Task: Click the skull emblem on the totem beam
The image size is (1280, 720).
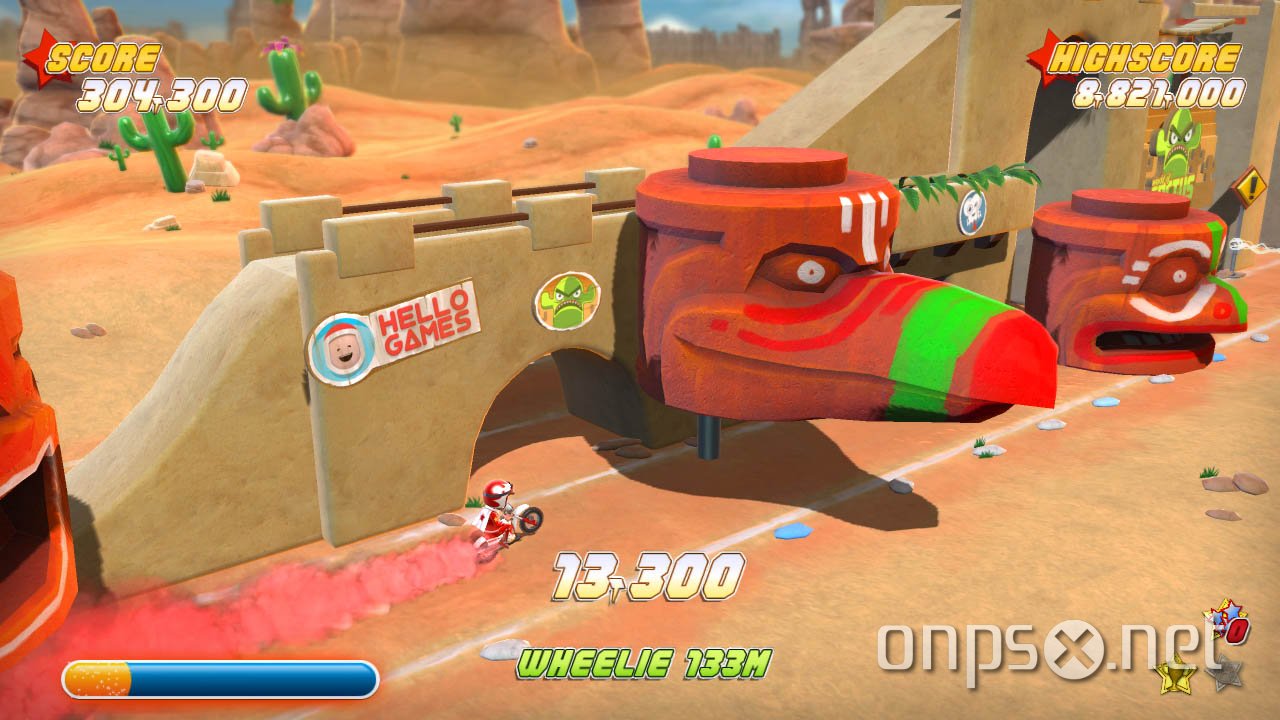Action: (x=972, y=213)
